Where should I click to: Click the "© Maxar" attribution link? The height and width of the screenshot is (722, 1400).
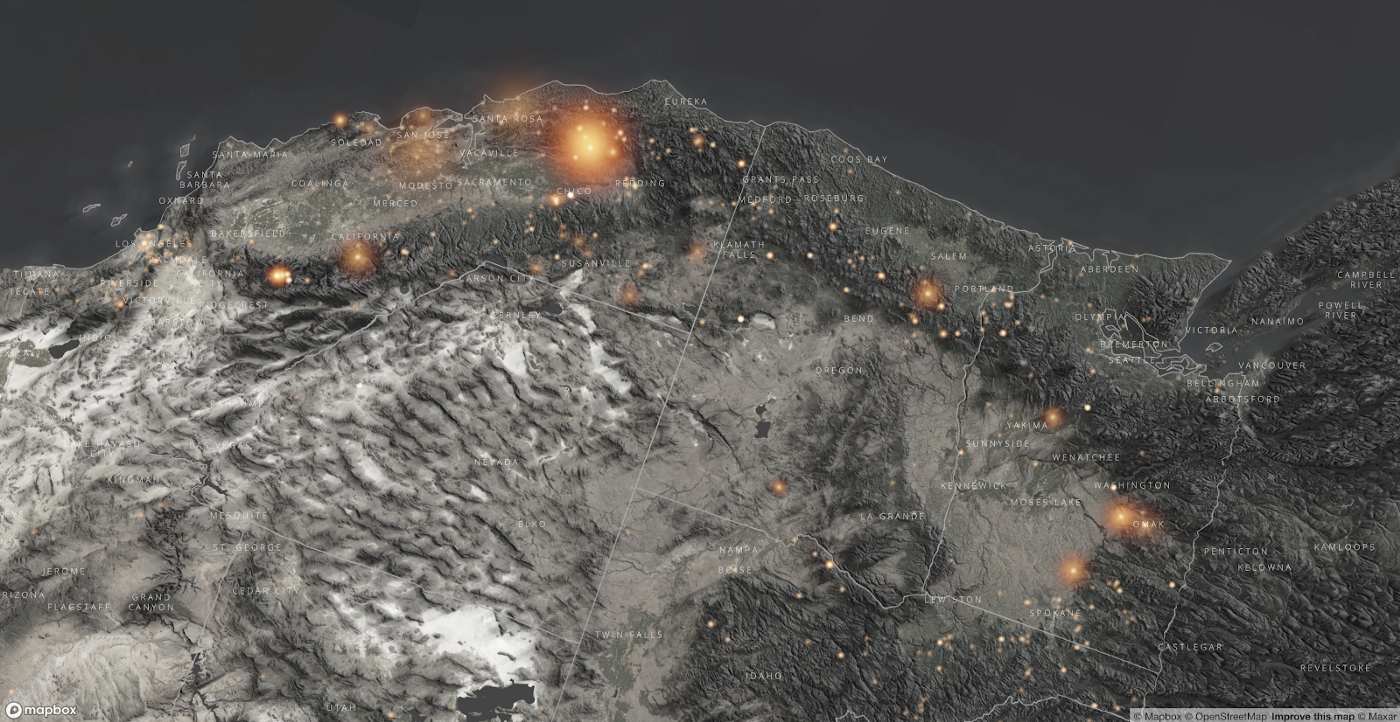1376,715
